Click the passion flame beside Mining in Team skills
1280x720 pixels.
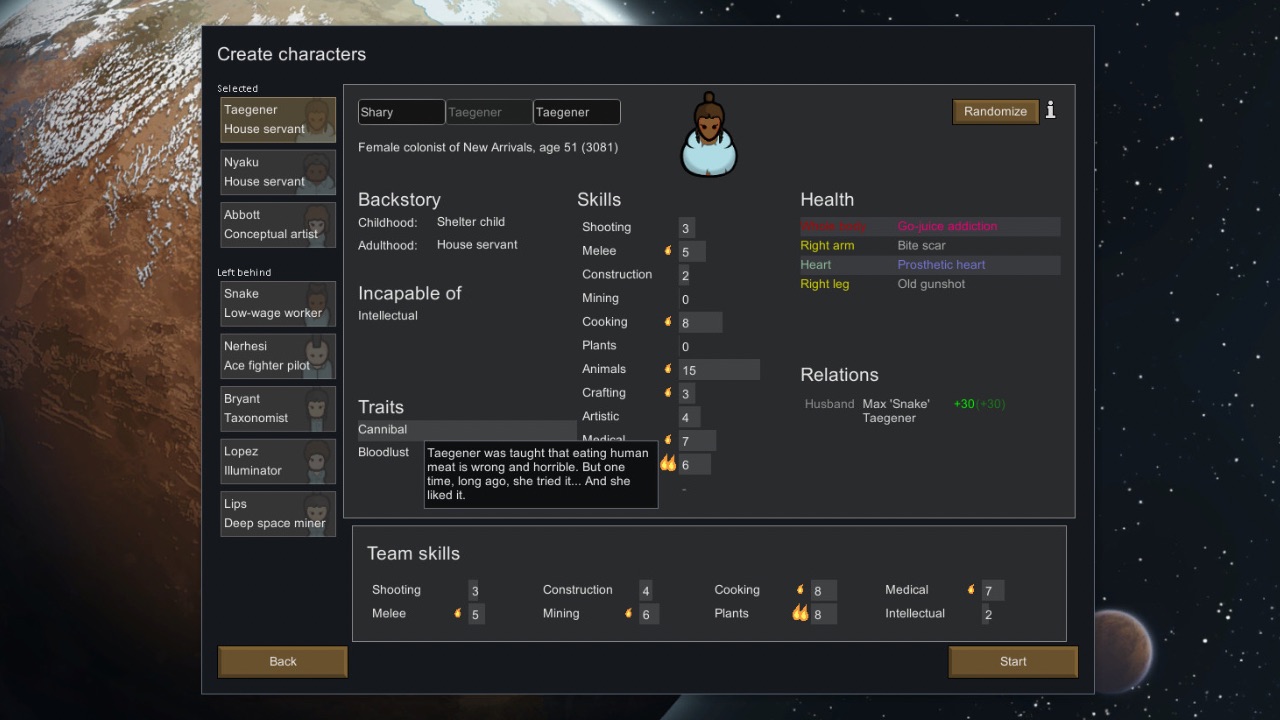(x=628, y=613)
